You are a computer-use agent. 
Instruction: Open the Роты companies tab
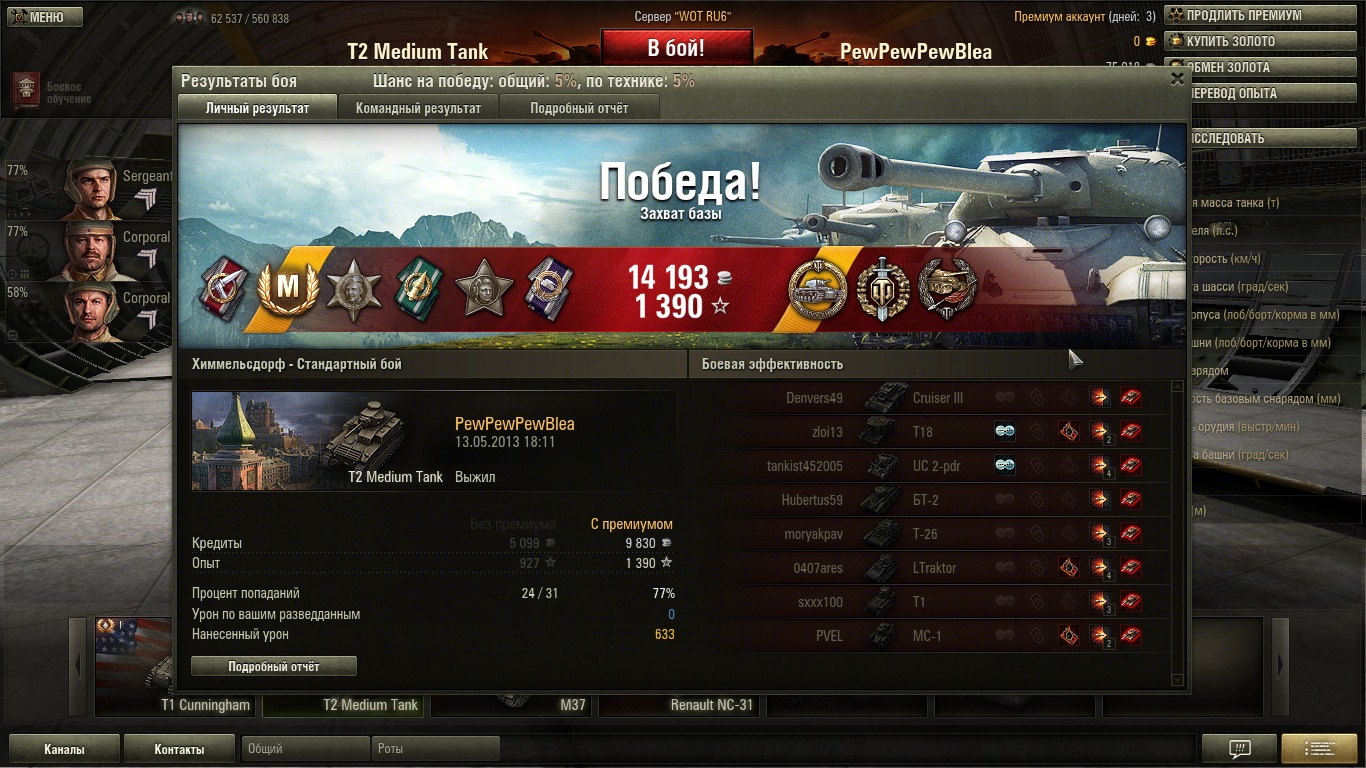pos(435,749)
